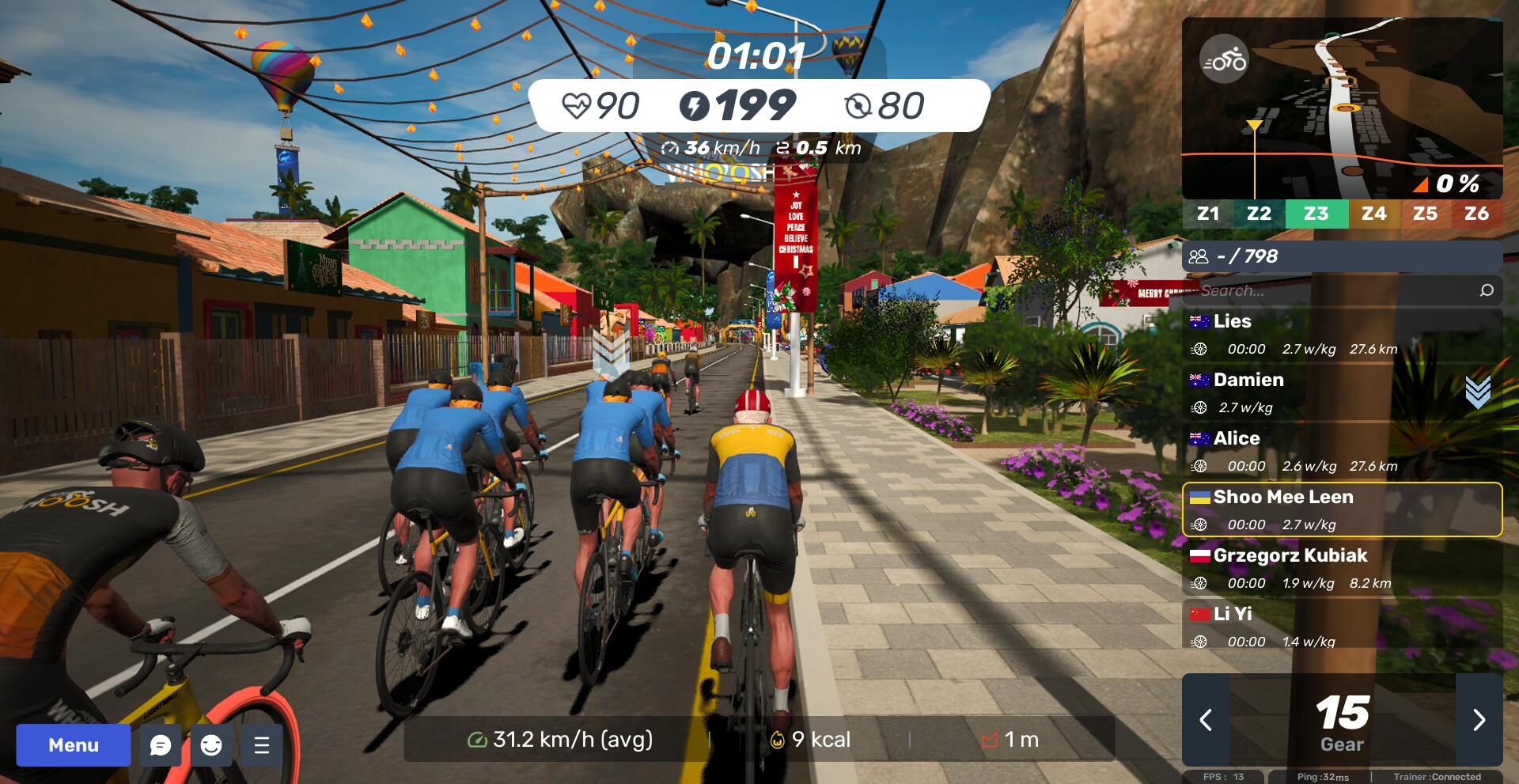
Task: Shift up with the right gear arrow
Action: [x=1479, y=720]
